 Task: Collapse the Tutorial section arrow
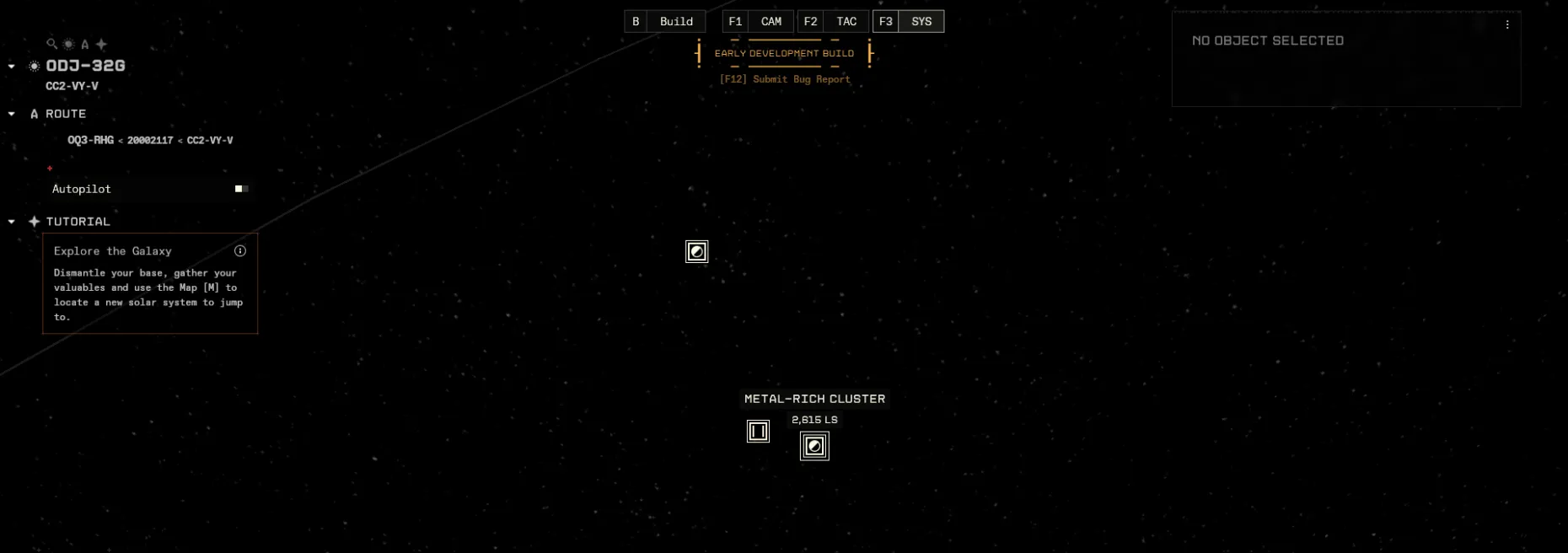click(x=12, y=222)
